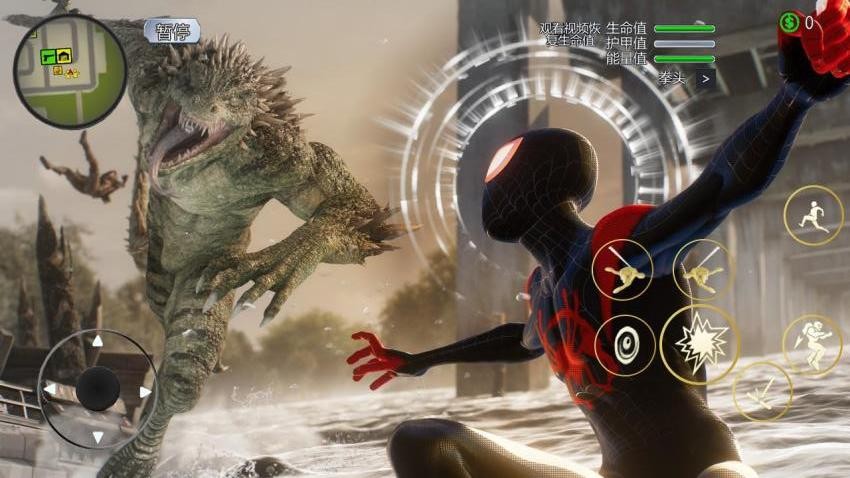
Task: Click the joystick's down arrow
Action: coord(97,437)
